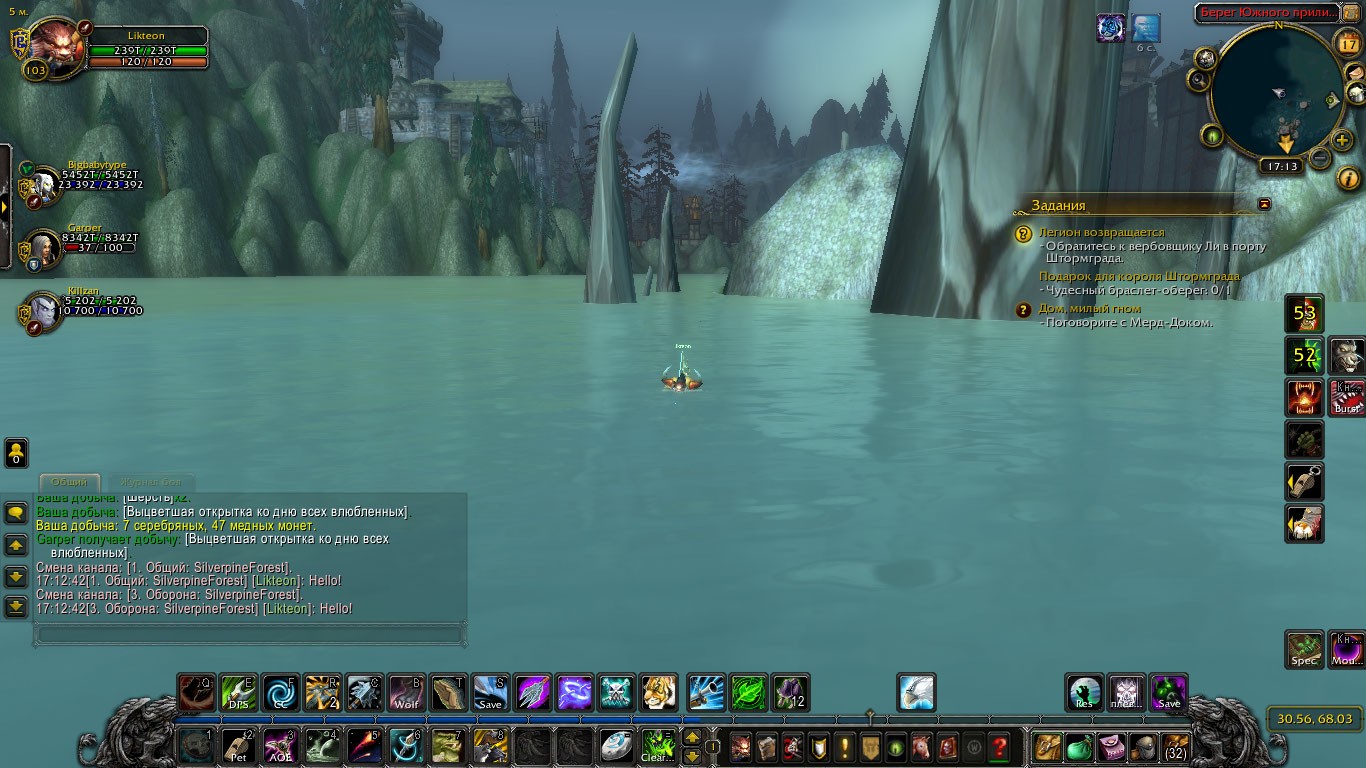
Task: Collapse the Задания quest tracker
Action: [x=1265, y=204]
